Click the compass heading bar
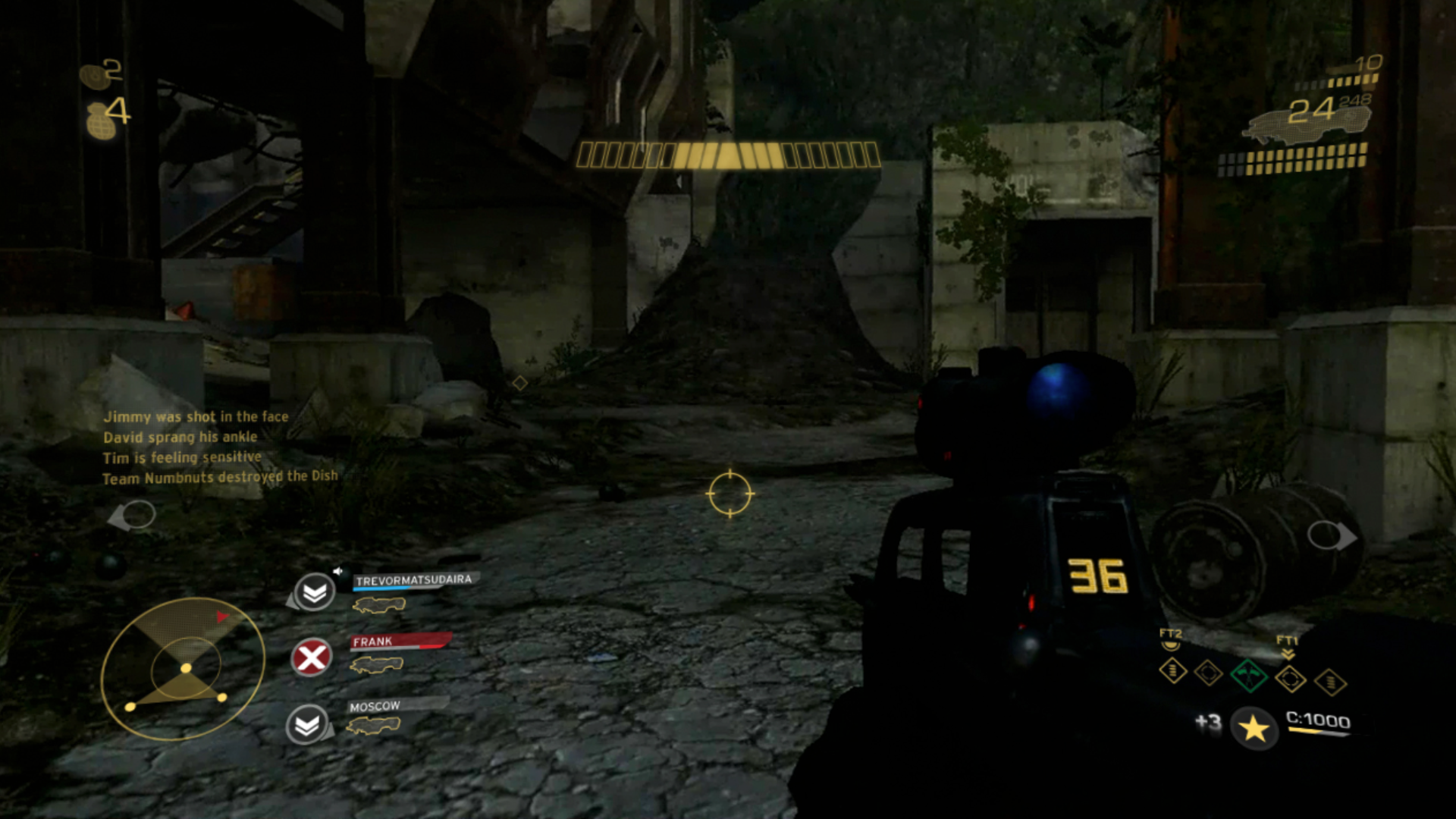 click(x=728, y=155)
